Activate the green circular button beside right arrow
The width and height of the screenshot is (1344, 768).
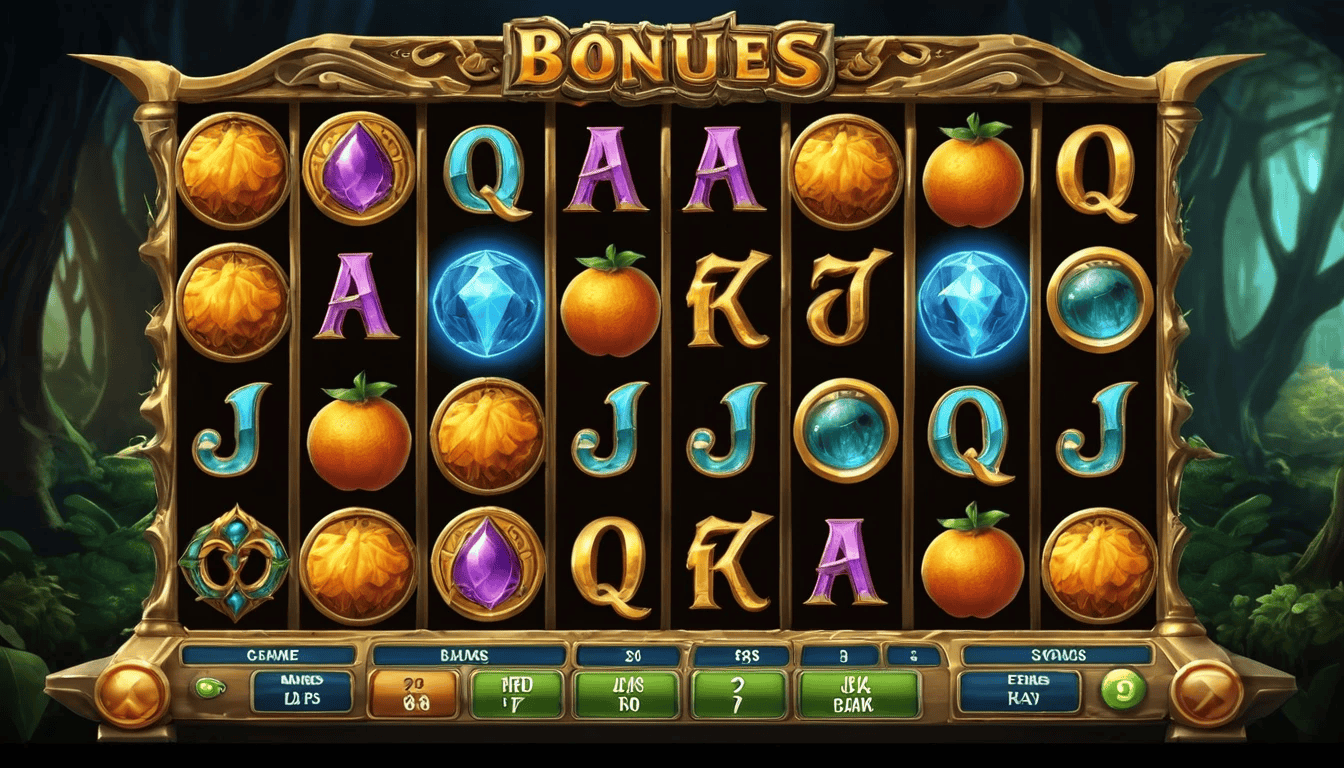[1121, 690]
